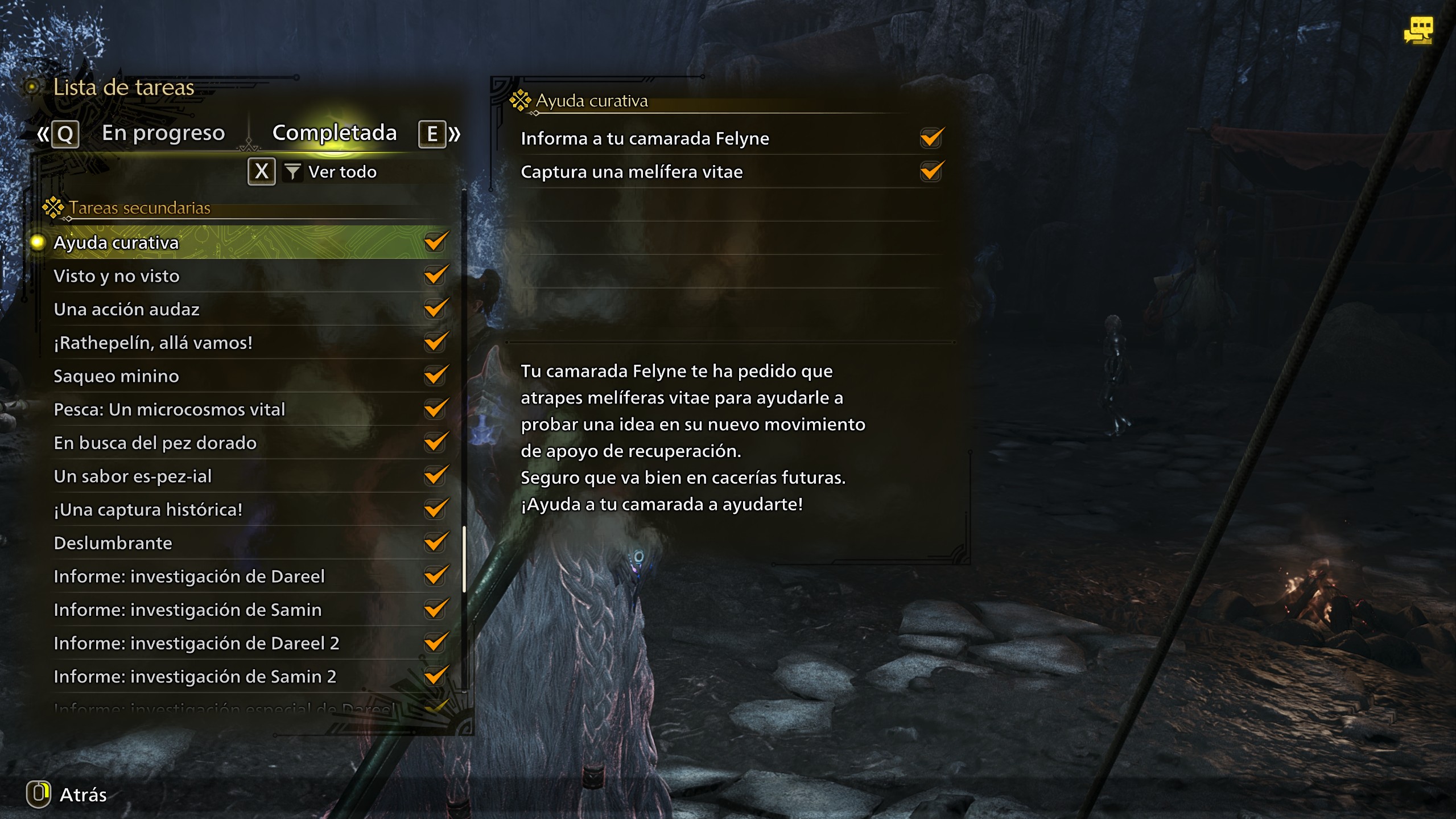Click the Ayuda curativa panel emblem
Viewport: 1456px width, 819px height.
[x=521, y=100]
